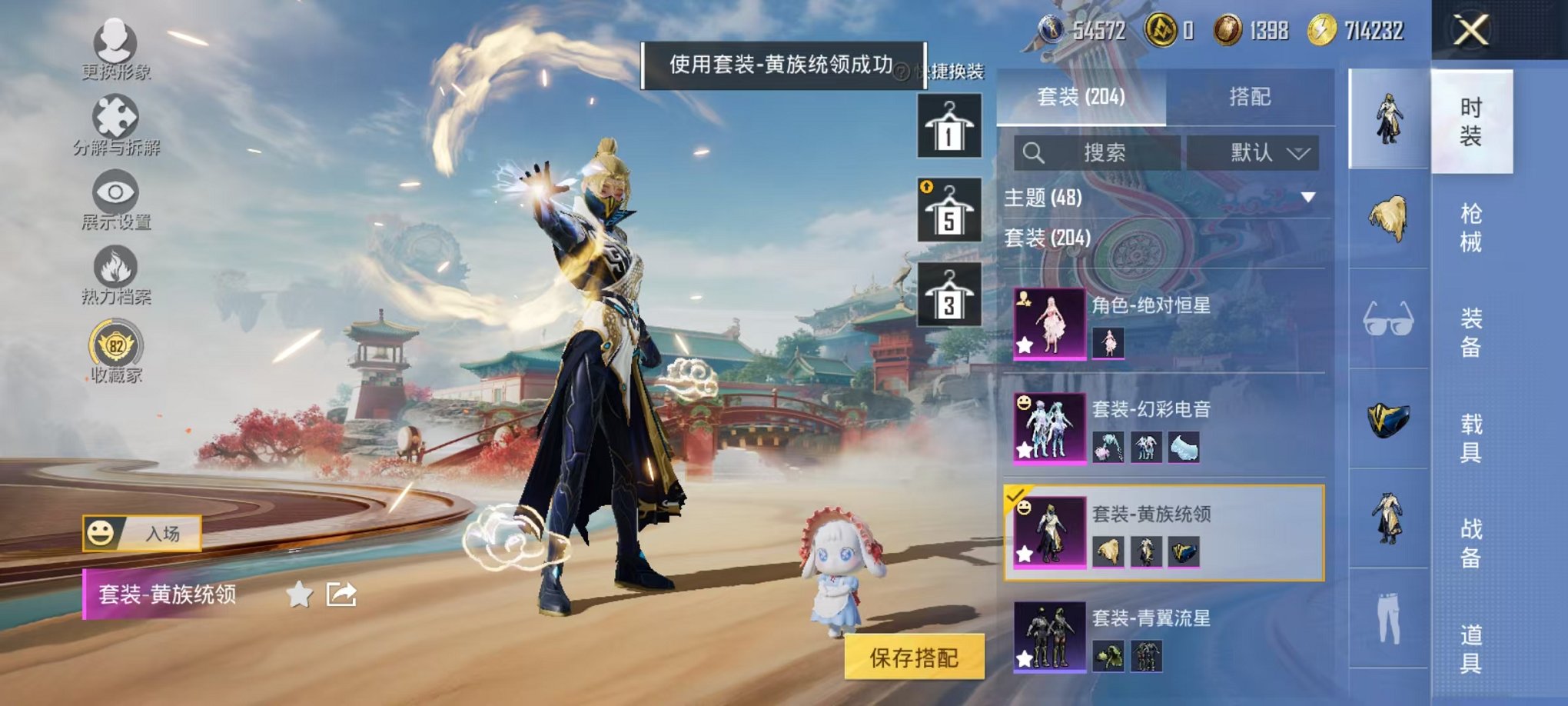Switch to the 搭配 tab

(x=1249, y=98)
